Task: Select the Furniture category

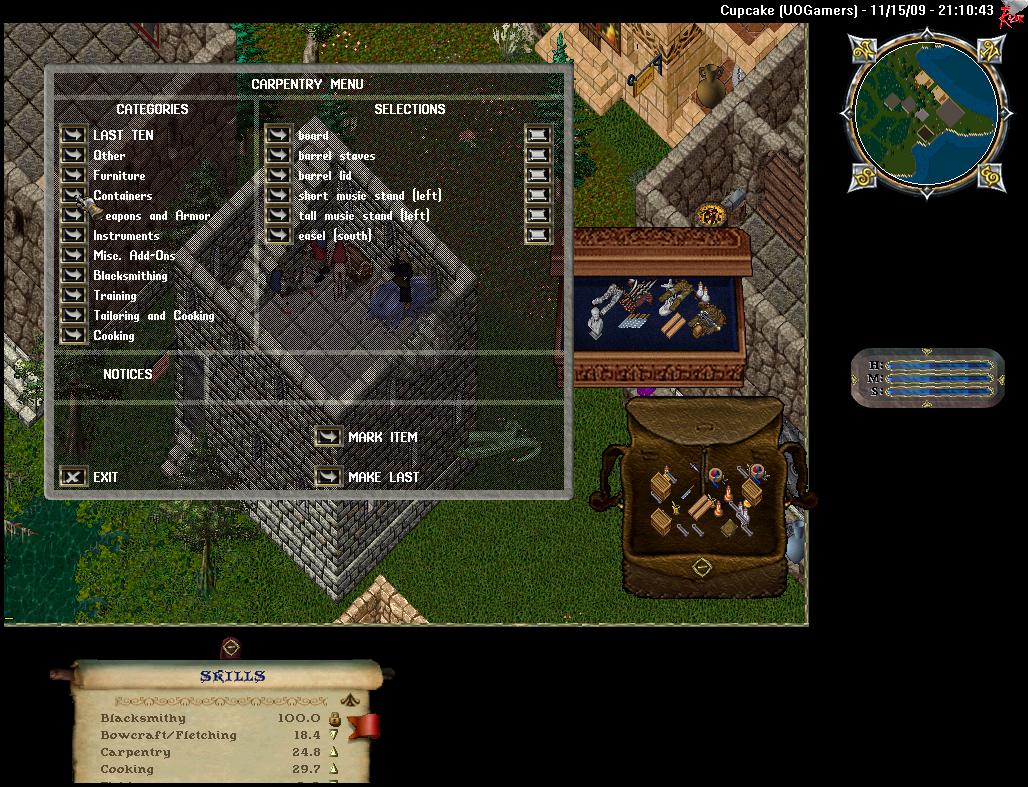Action: pyautogui.click(x=73, y=175)
